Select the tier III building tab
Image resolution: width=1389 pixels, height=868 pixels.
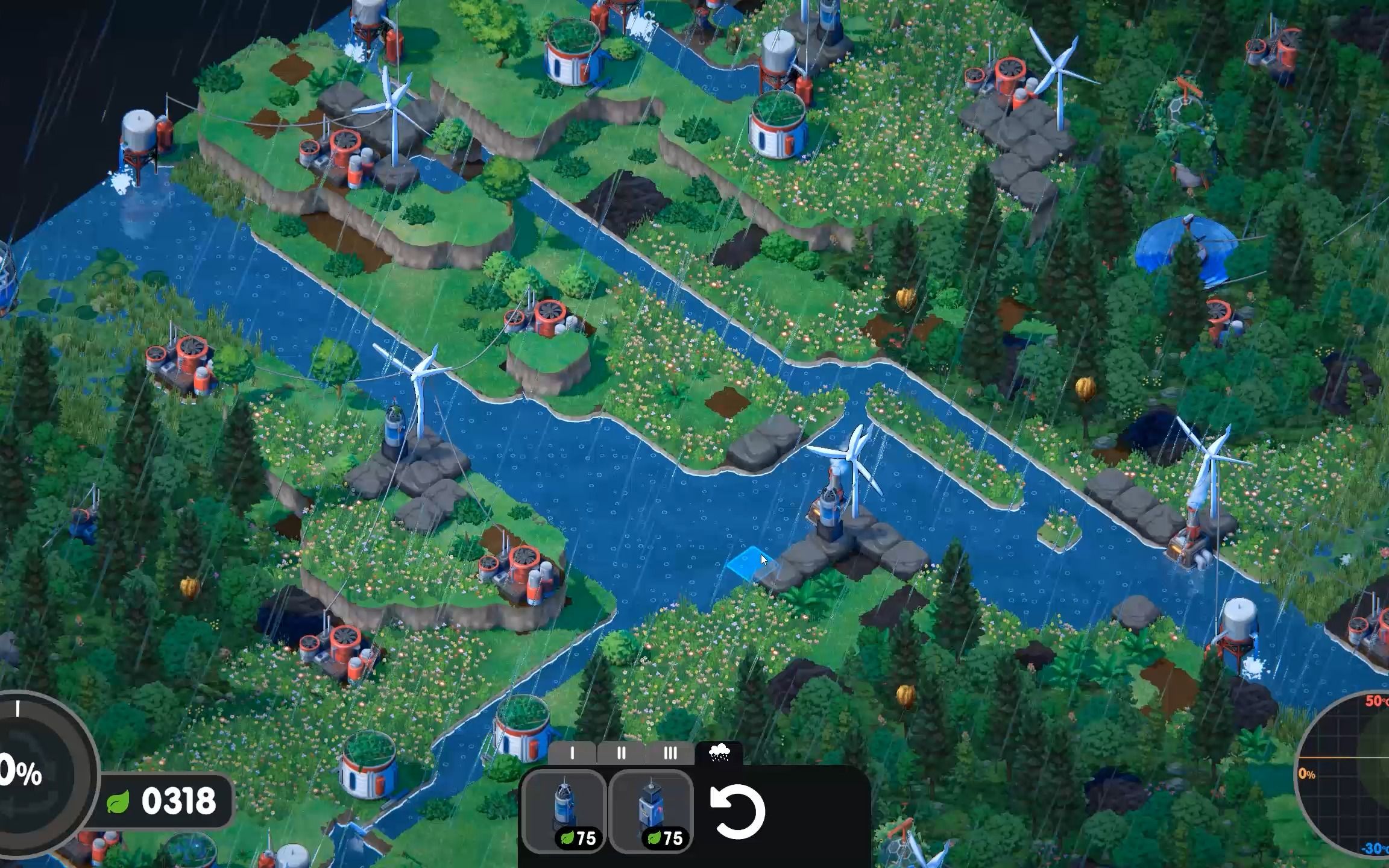tap(670, 753)
